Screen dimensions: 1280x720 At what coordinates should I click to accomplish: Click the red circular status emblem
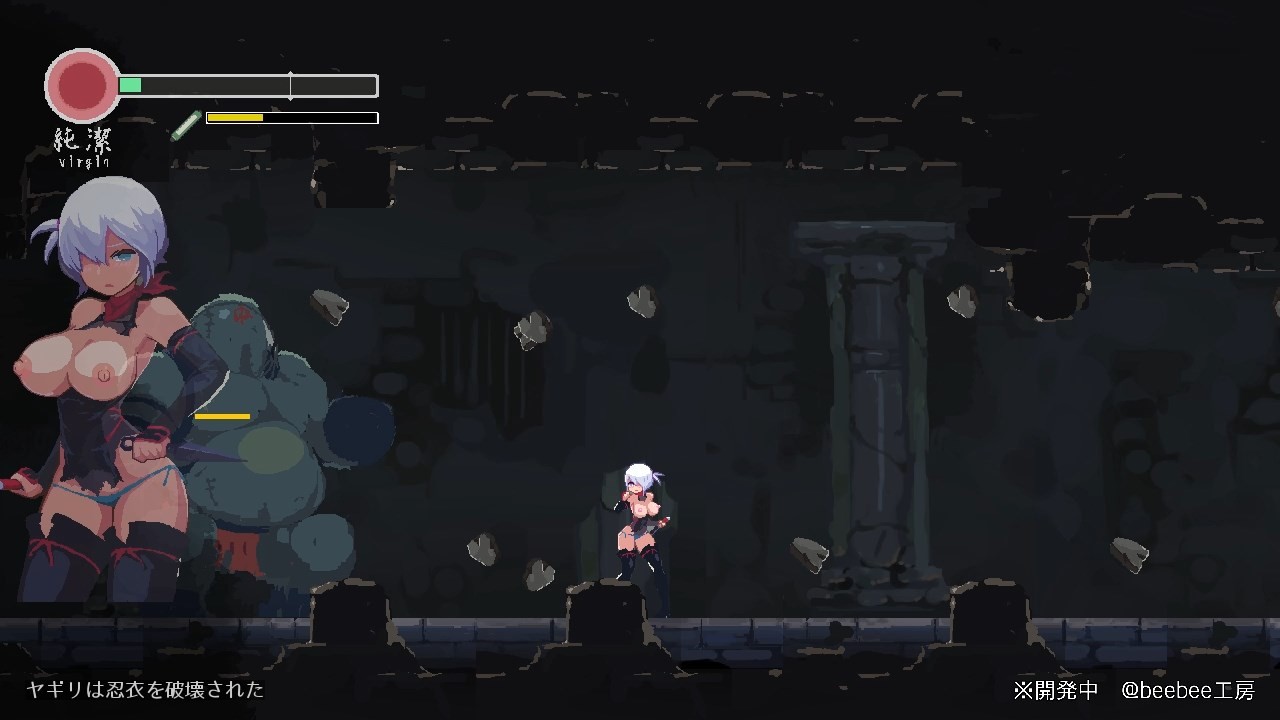pos(83,86)
